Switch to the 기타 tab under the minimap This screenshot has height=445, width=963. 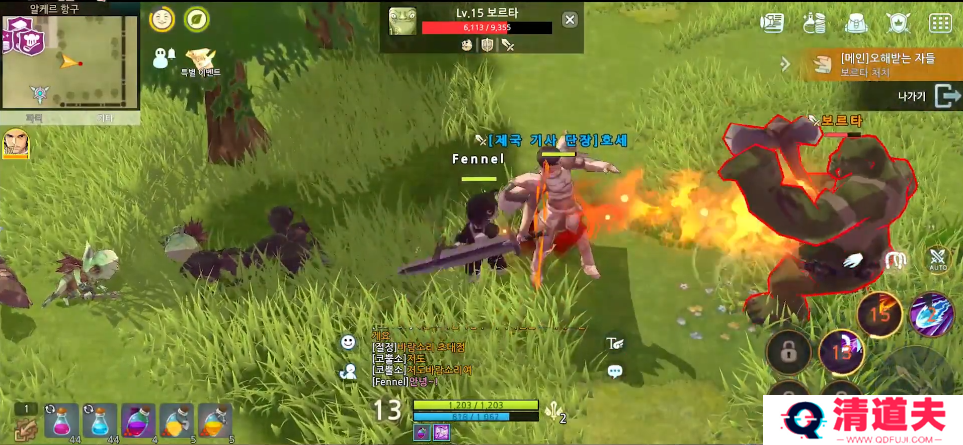click(104, 118)
